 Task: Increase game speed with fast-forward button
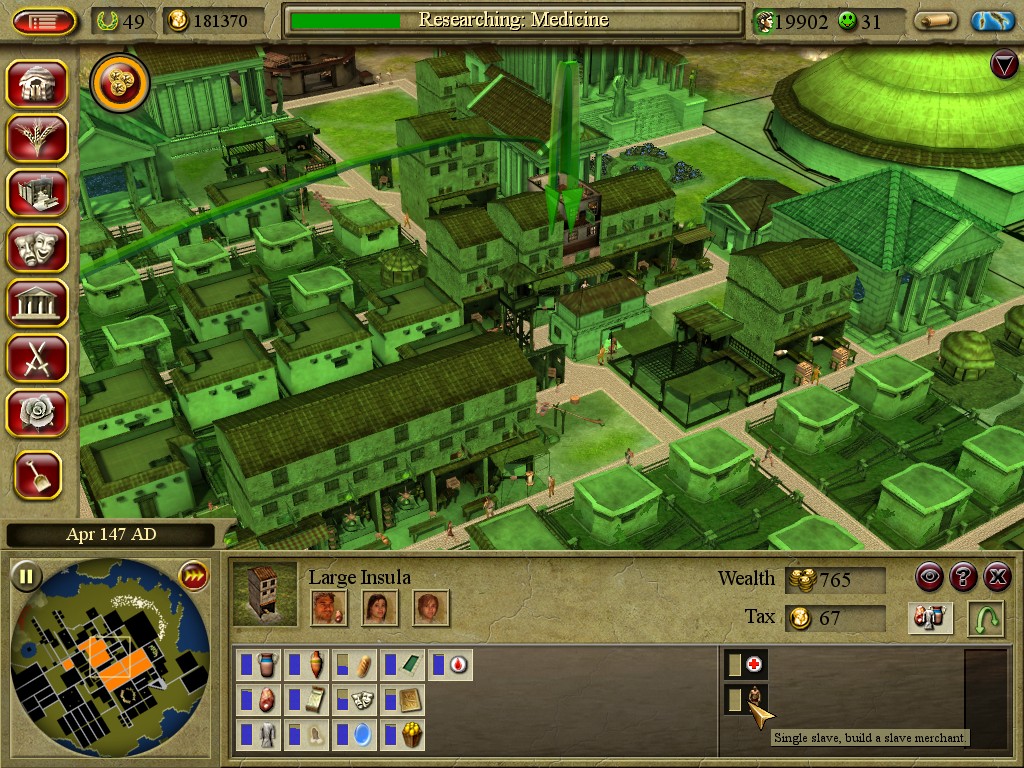click(x=192, y=576)
